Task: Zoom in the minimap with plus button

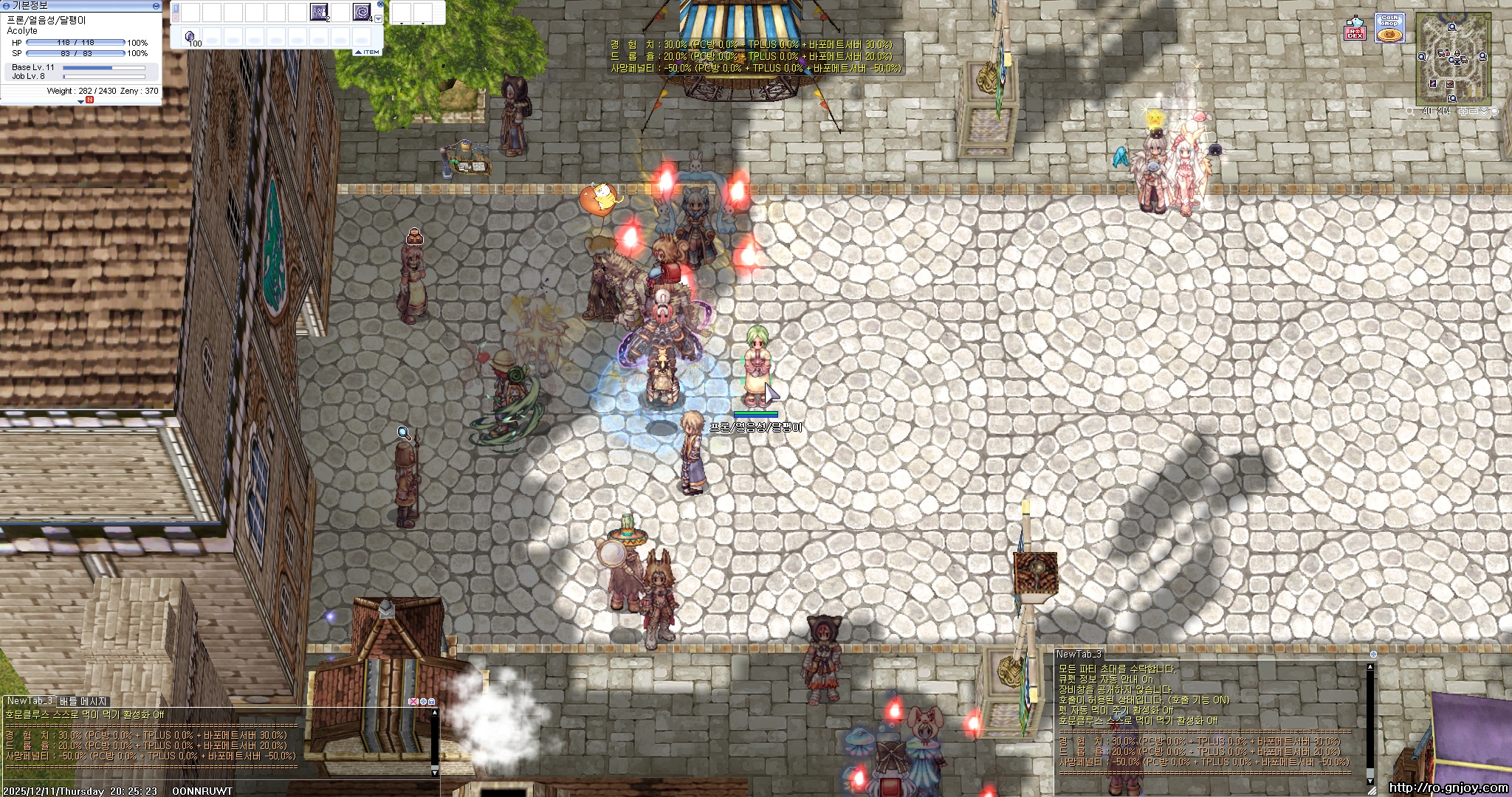Action: [1463, 111]
